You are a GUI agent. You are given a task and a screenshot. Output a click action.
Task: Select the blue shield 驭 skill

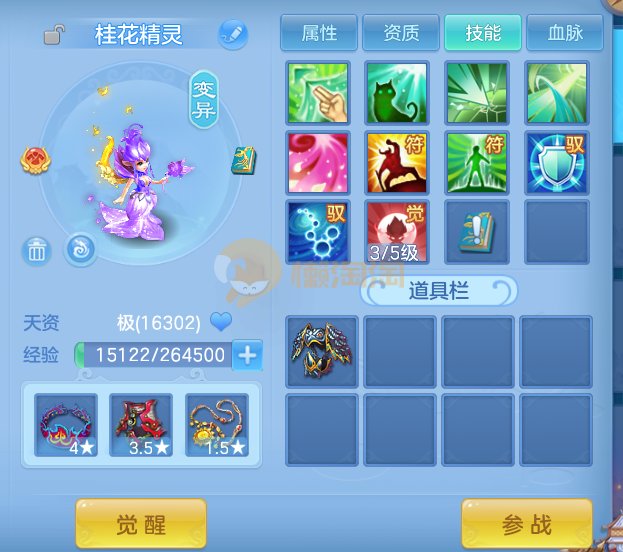557,162
